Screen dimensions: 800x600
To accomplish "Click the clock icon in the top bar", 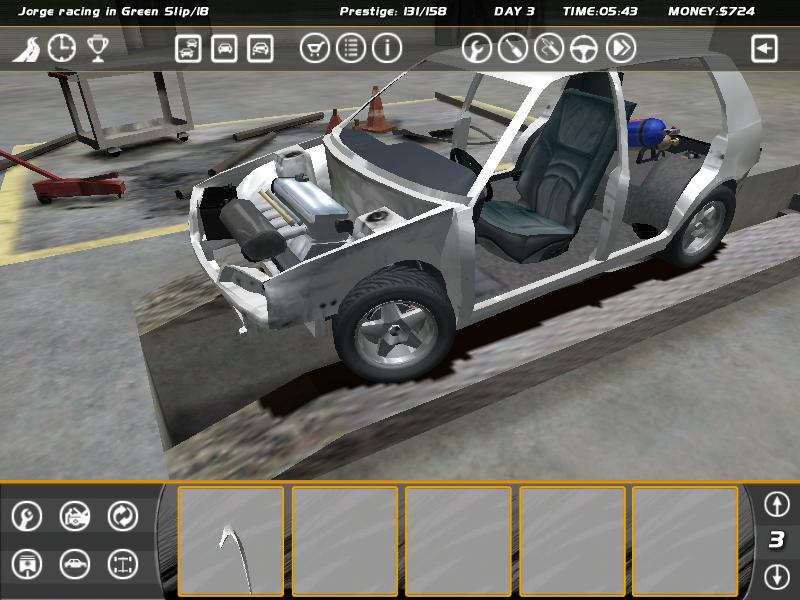I will click(62, 48).
